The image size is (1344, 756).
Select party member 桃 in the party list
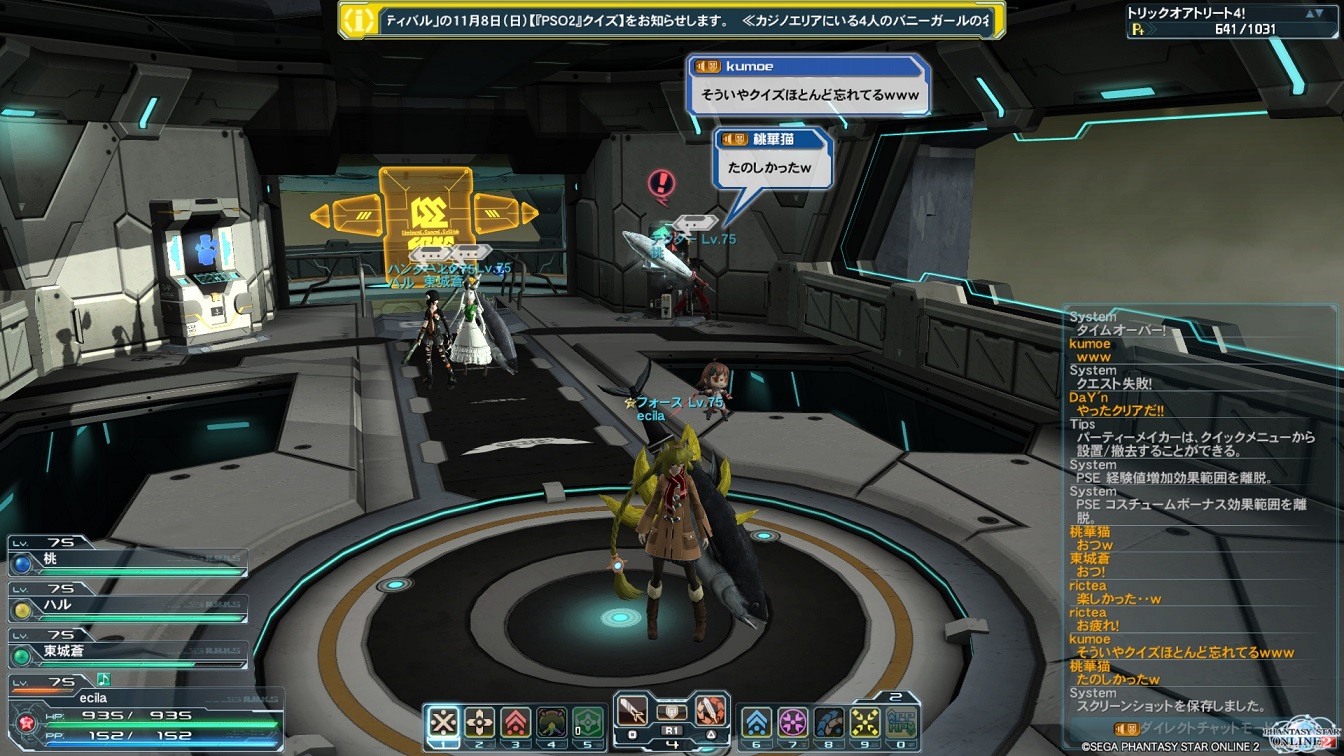tap(128, 562)
